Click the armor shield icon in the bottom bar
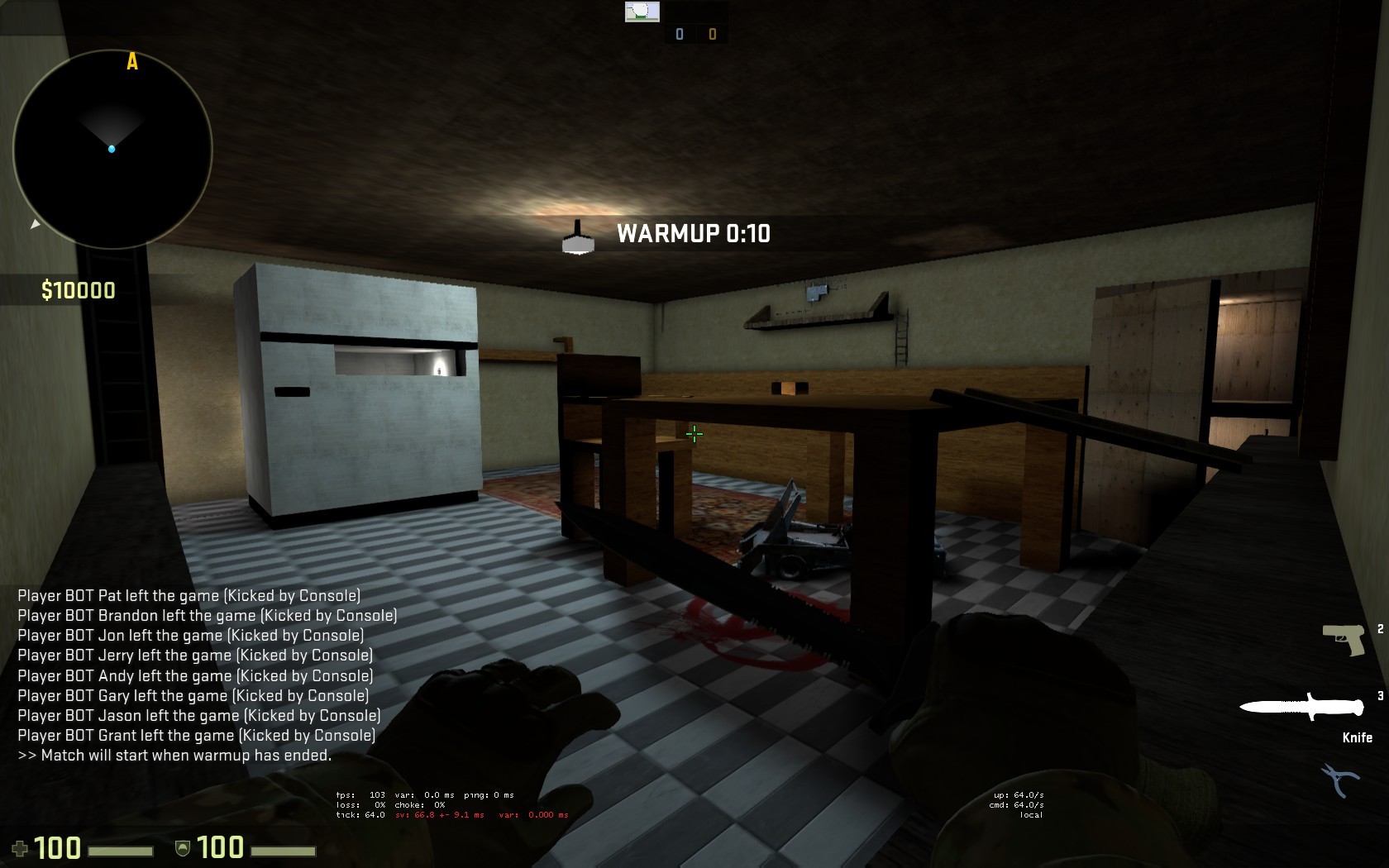 click(182, 847)
